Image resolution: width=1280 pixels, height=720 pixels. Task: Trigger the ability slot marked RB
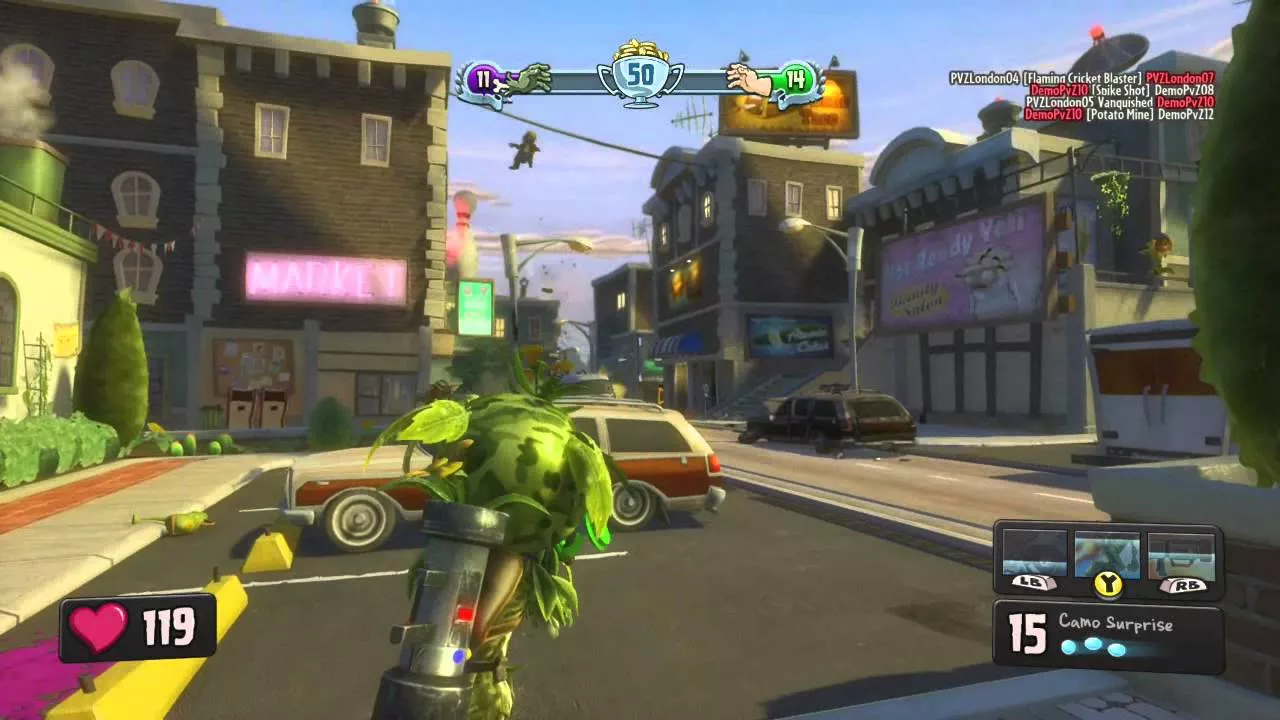tap(1181, 555)
